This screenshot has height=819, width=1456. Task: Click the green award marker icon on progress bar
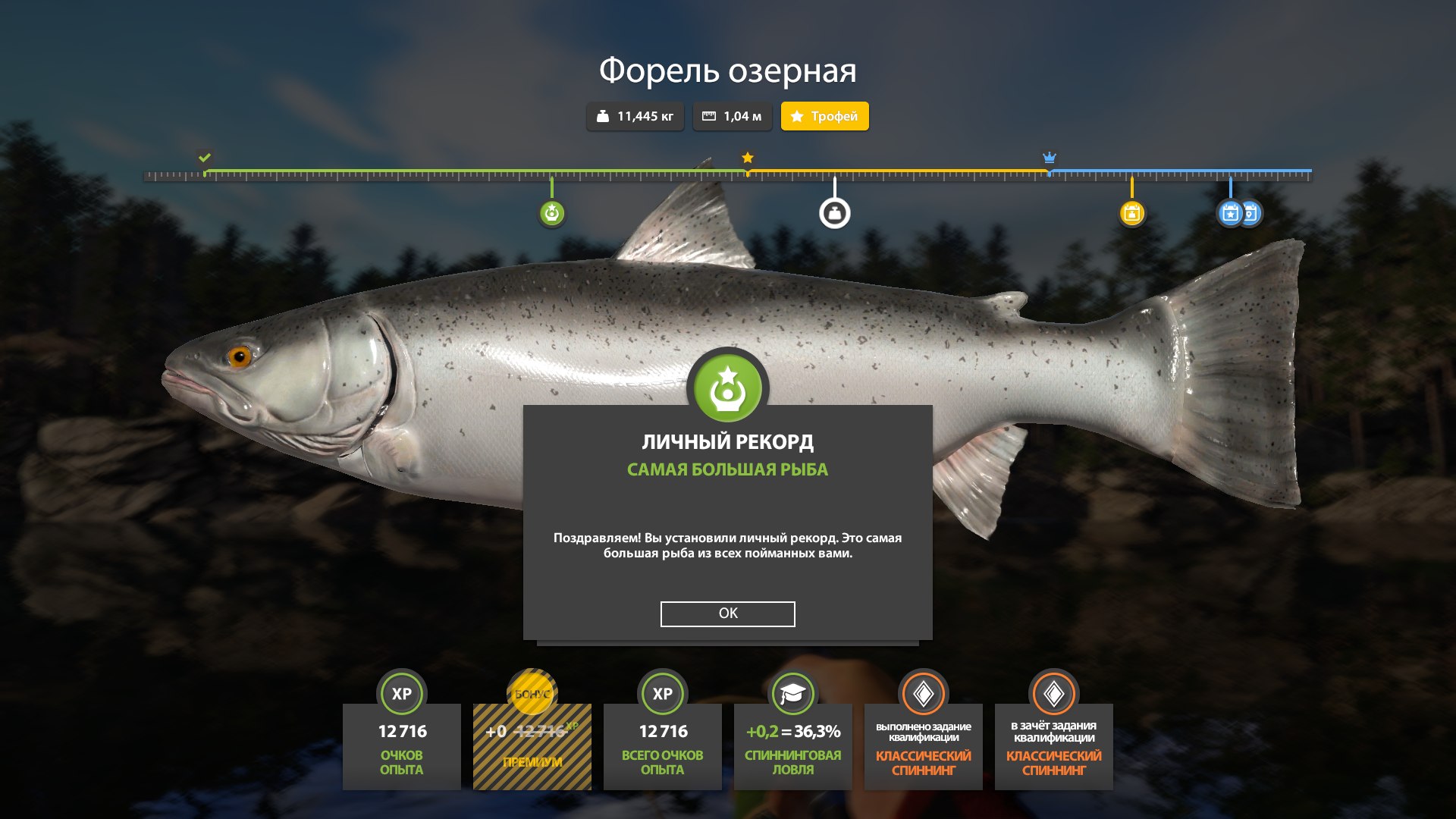pyautogui.click(x=551, y=213)
